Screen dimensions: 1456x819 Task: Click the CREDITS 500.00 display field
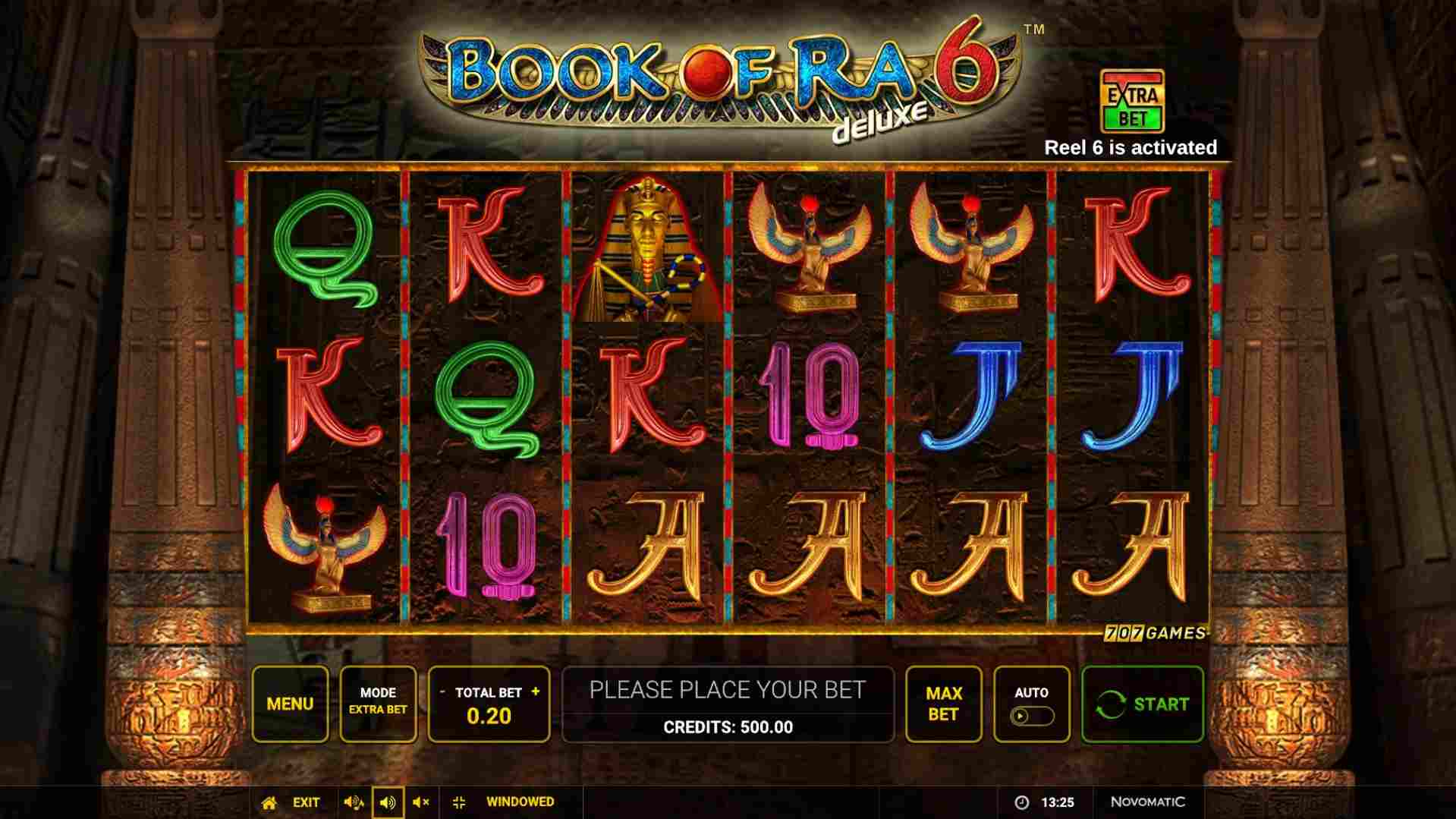729,726
